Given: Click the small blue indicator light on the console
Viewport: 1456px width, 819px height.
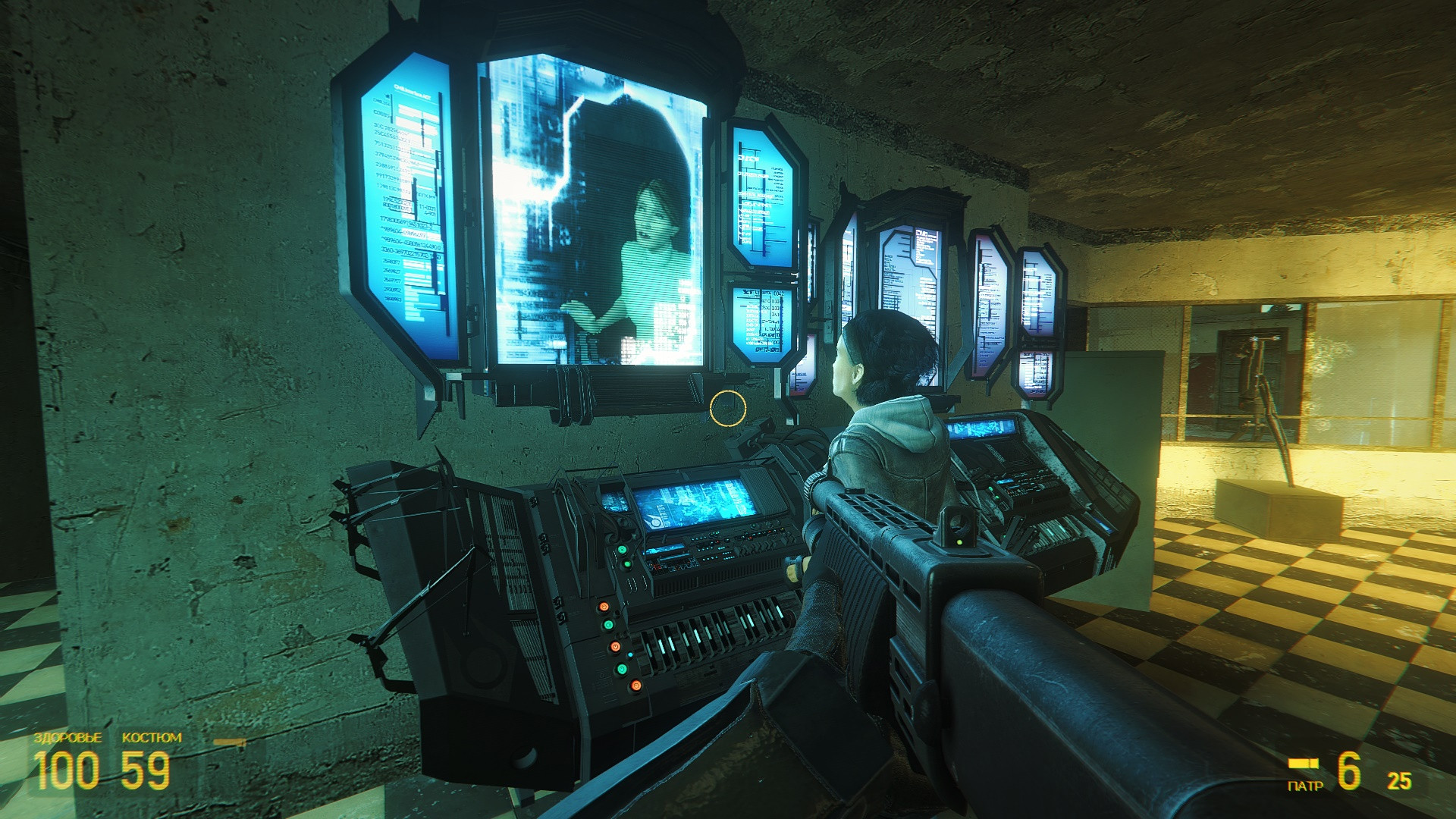Looking at the screenshot, I should click(x=630, y=654).
